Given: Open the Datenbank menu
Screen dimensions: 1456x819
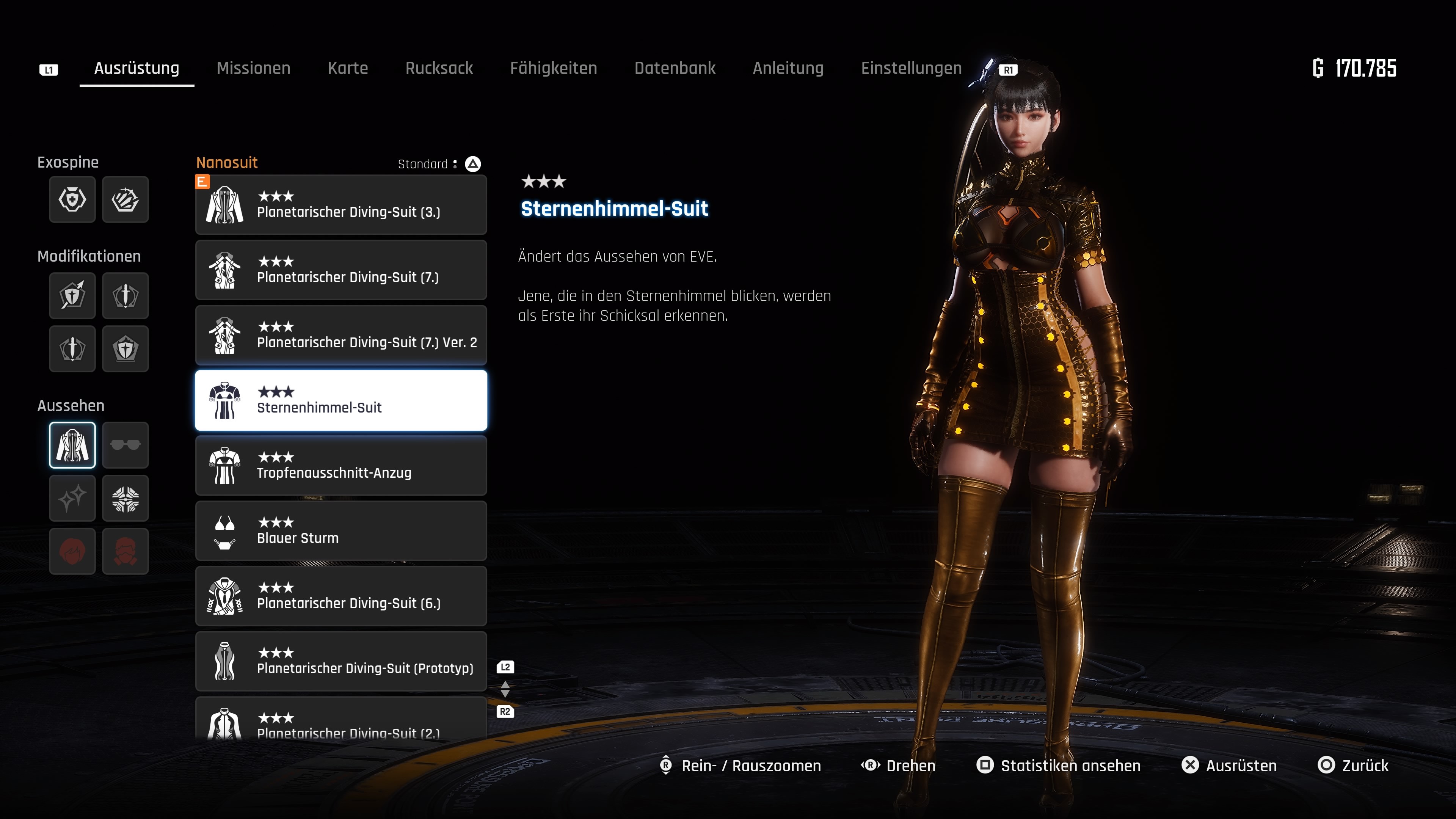Looking at the screenshot, I should pyautogui.click(x=675, y=68).
